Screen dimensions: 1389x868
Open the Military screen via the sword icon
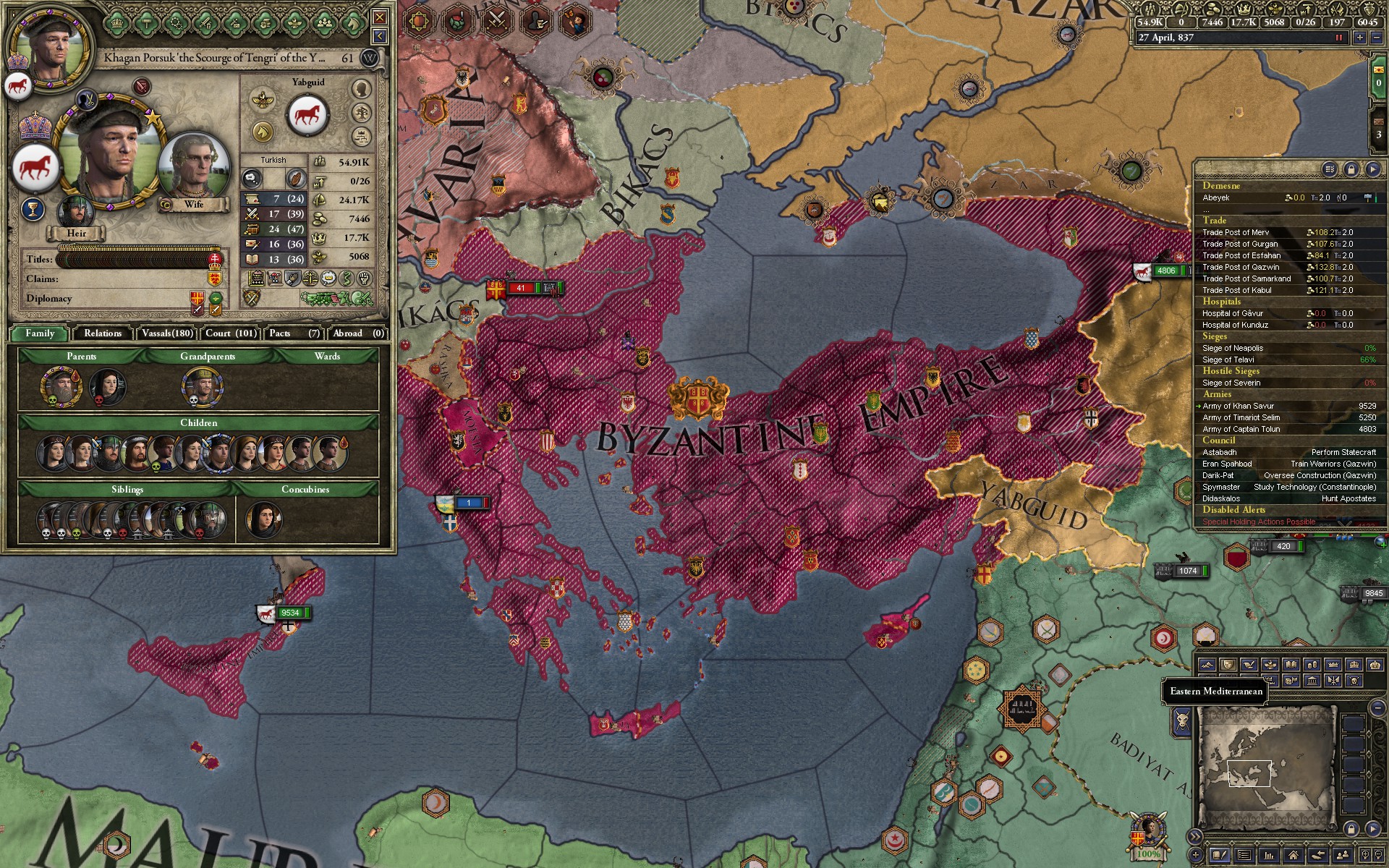coord(205,22)
